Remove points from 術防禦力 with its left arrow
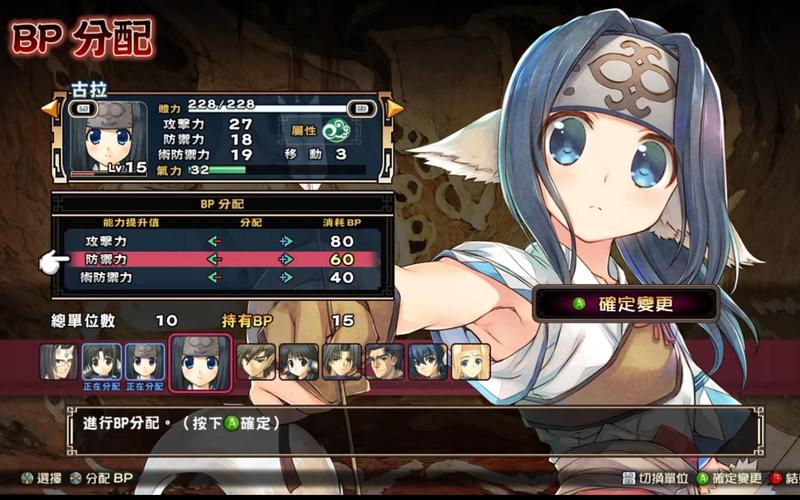The height and width of the screenshot is (500, 800). tap(213, 277)
